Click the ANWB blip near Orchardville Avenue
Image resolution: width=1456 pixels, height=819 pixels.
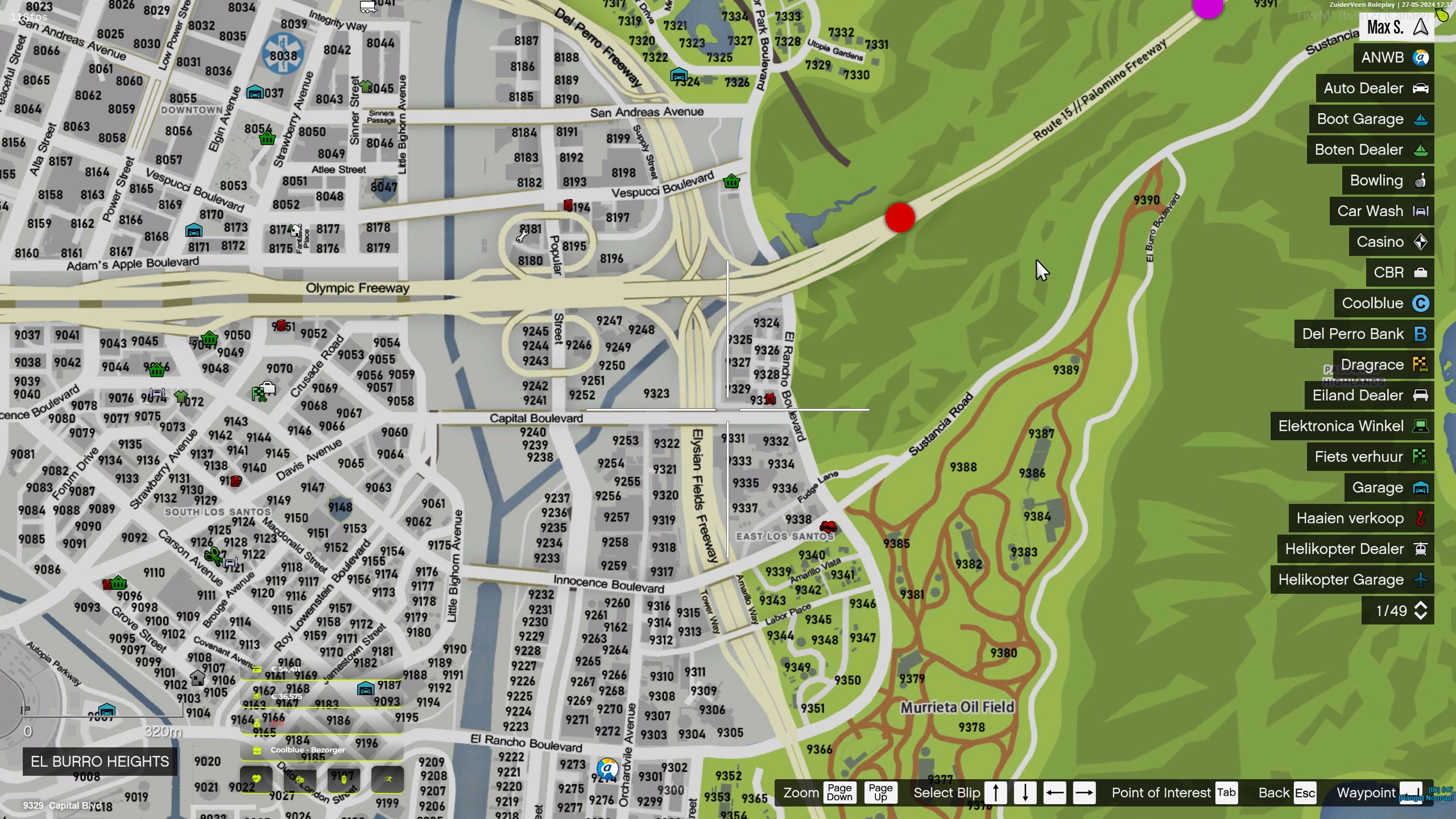tap(607, 769)
